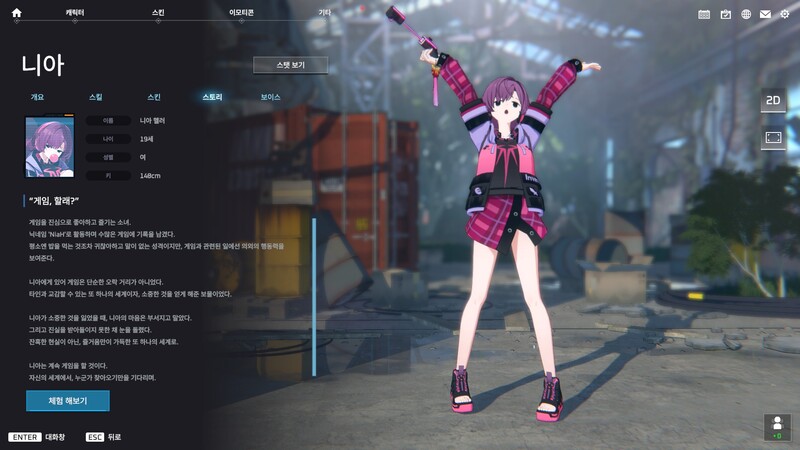
Task: Go to the home screen icon
Action: click(x=16, y=13)
